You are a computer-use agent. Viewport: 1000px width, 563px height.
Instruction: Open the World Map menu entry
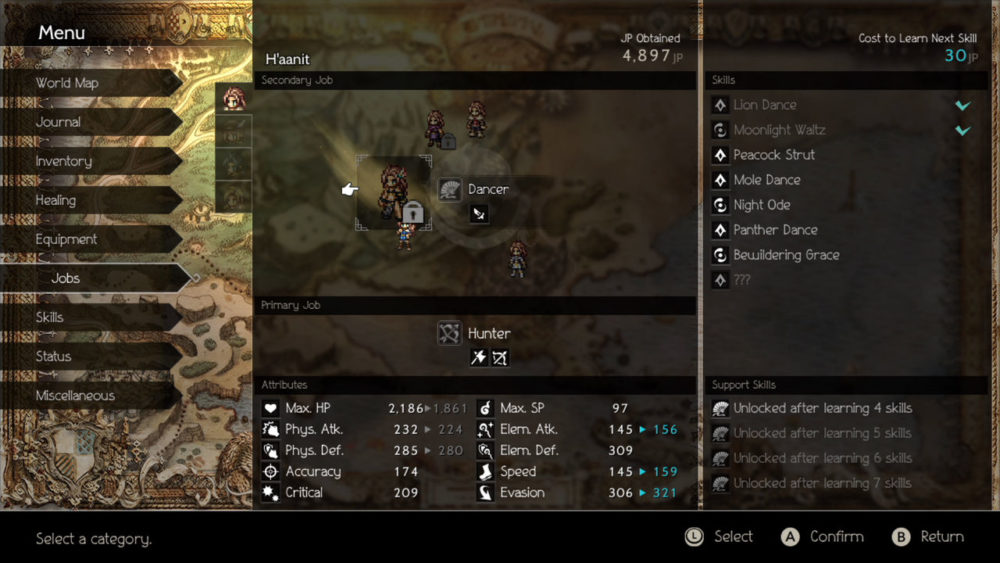(67, 83)
